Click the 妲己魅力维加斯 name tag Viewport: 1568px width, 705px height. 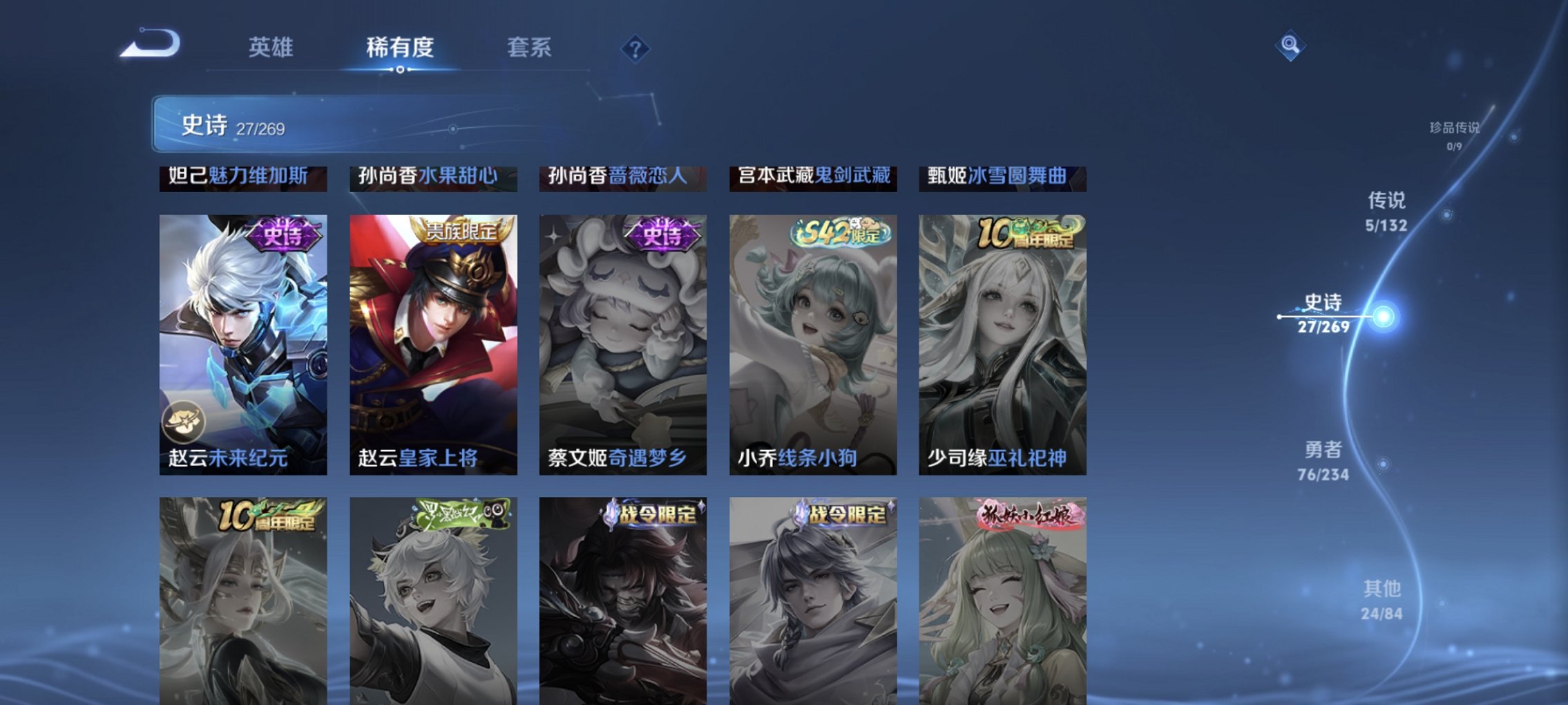[242, 177]
